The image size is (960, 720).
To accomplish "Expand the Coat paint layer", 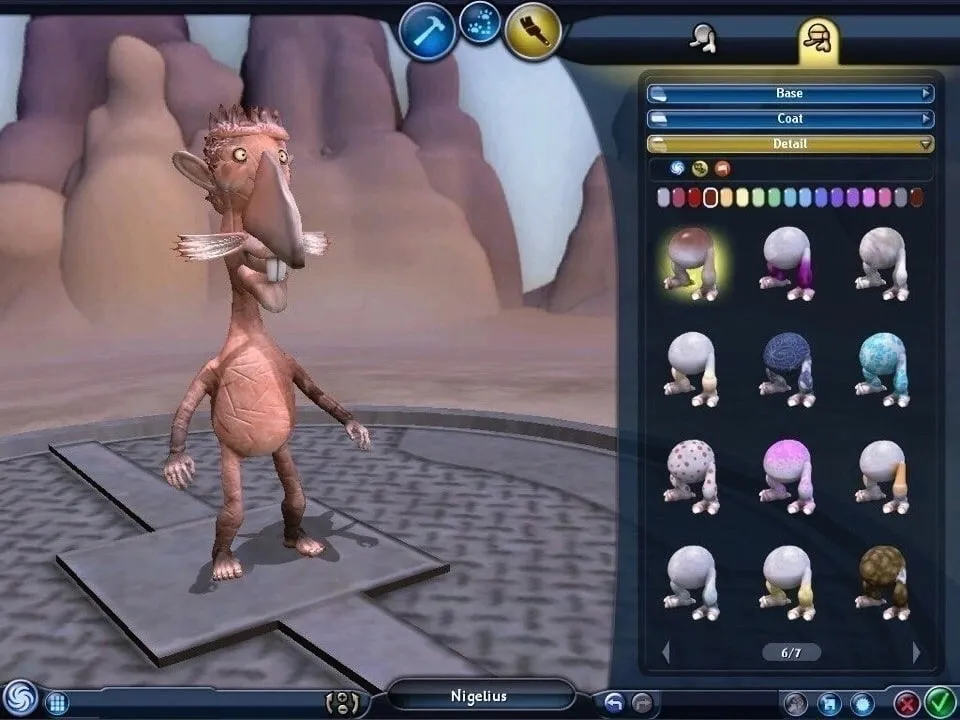I will click(x=790, y=119).
